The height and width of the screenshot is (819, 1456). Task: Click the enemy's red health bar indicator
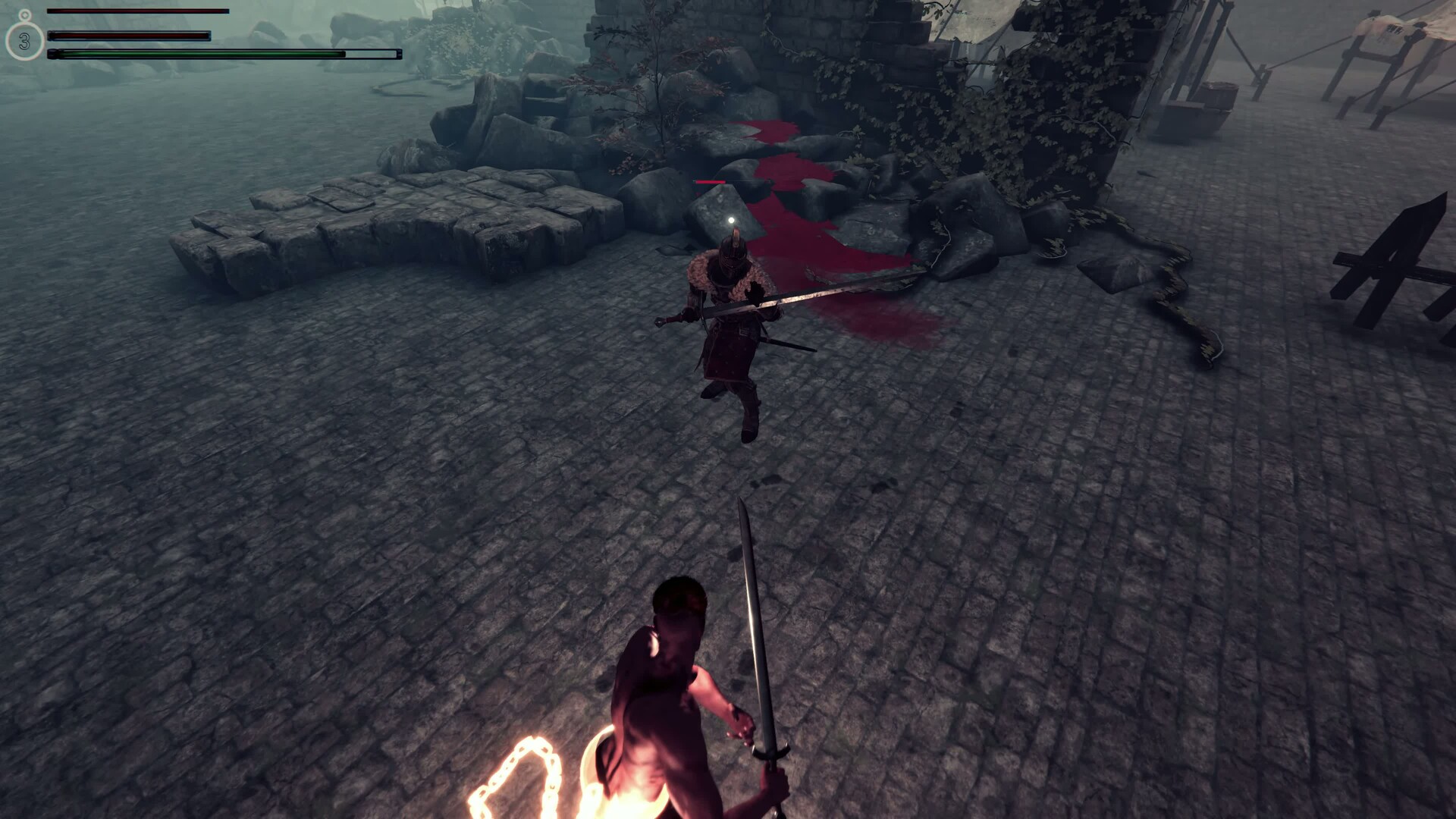point(708,180)
